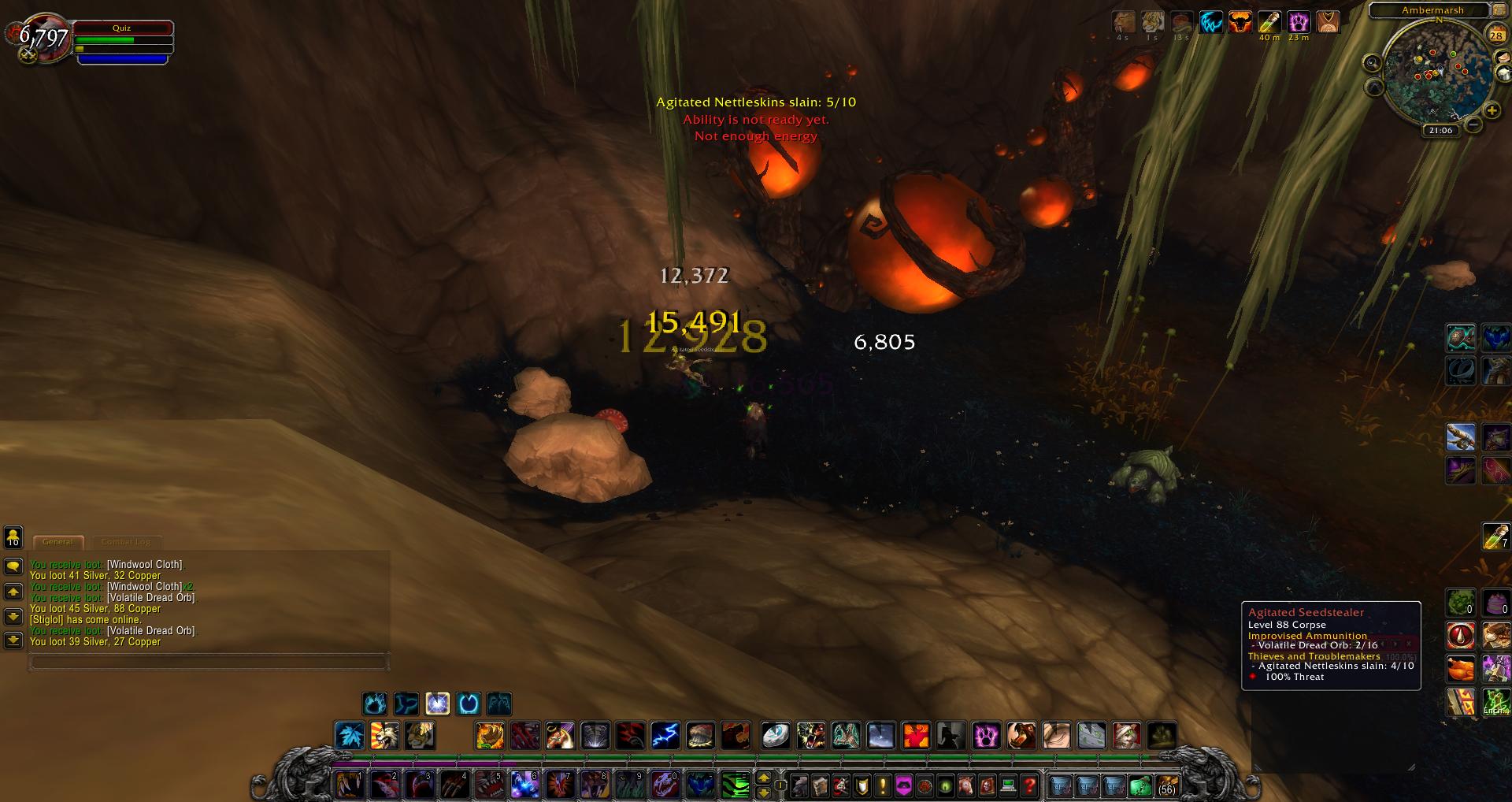The width and height of the screenshot is (1512, 802).
Task: Switch to the Combat Log chat tab
Action: pos(126,542)
